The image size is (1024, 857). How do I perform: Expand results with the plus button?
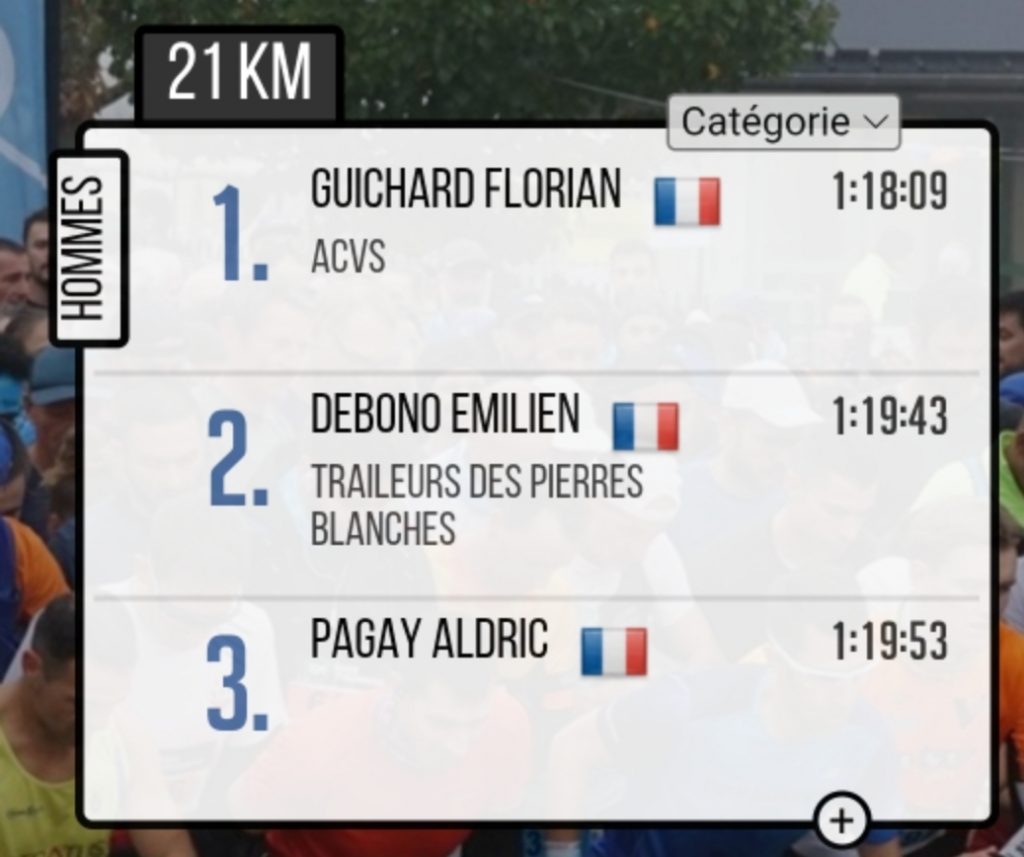(842, 820)
